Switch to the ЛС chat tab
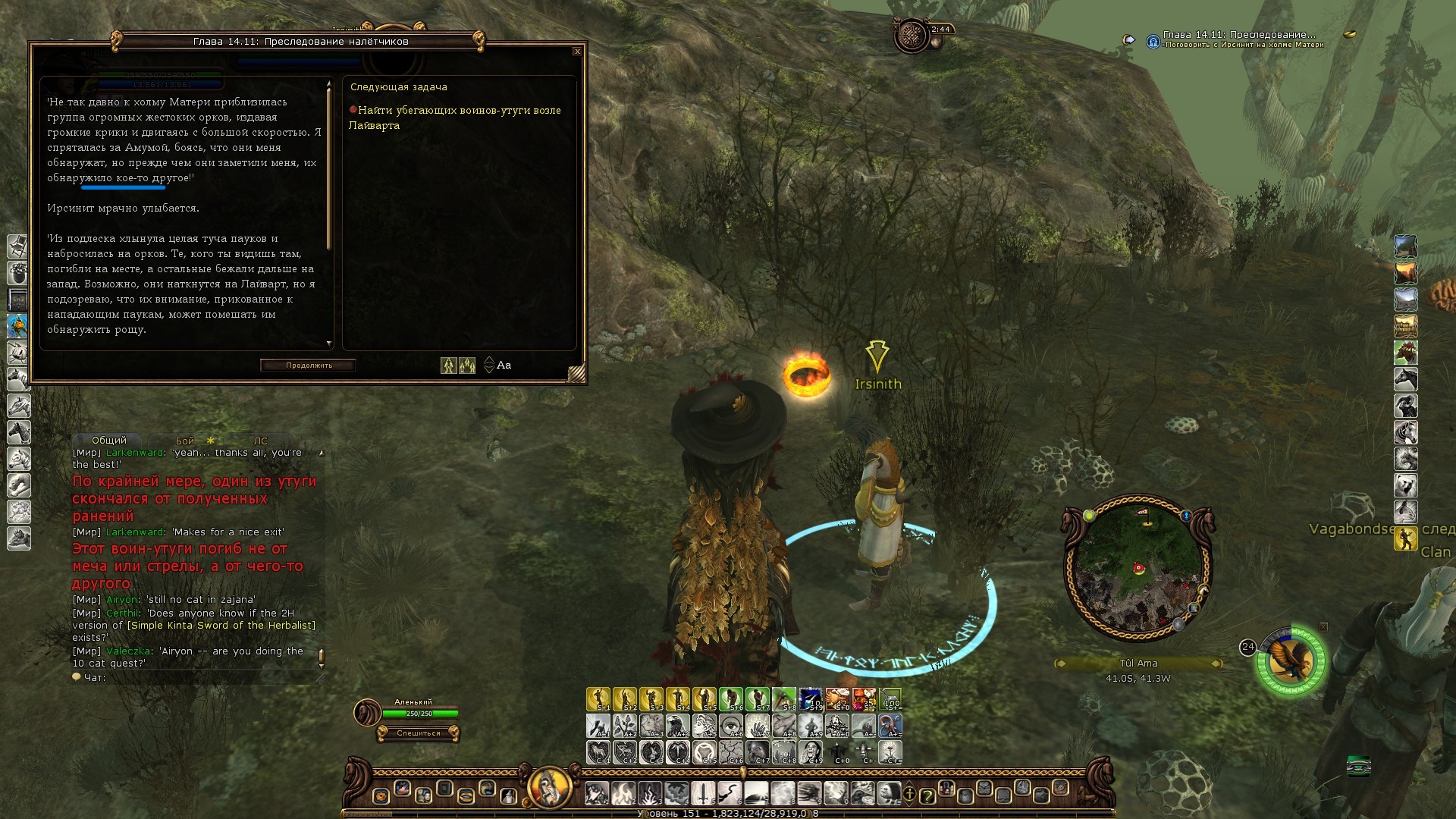 260,441
